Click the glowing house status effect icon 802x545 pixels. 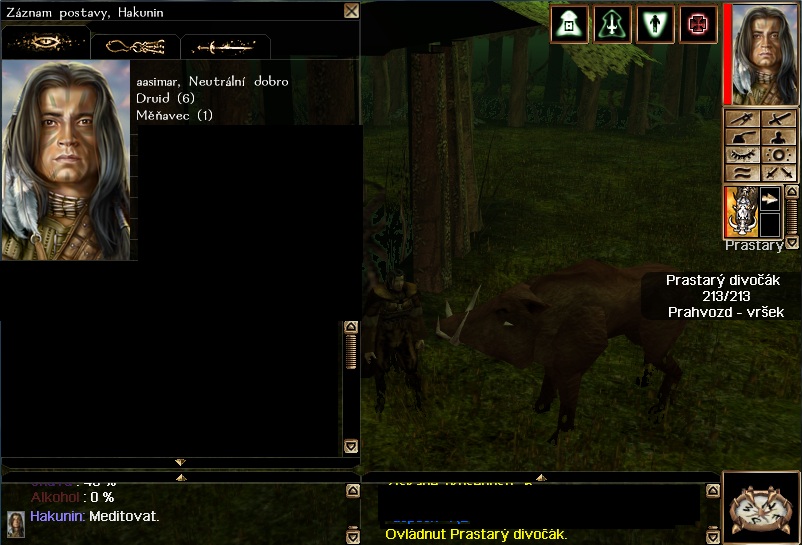[x=568, y=24]
